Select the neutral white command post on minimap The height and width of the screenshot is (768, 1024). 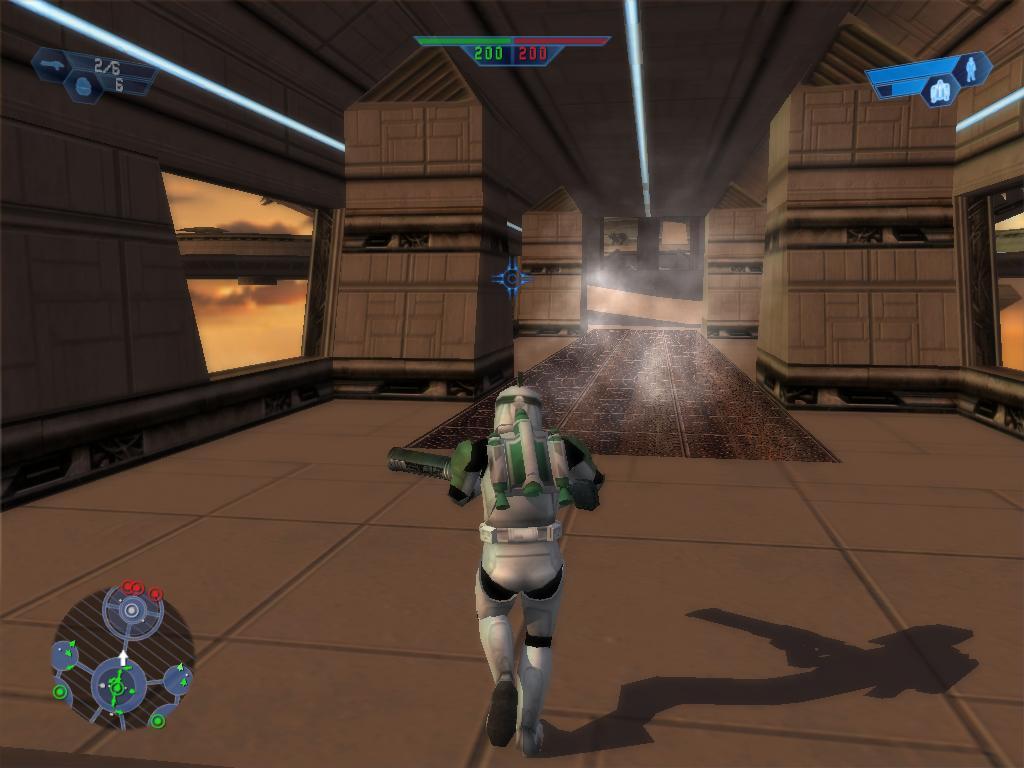[130, 609]
